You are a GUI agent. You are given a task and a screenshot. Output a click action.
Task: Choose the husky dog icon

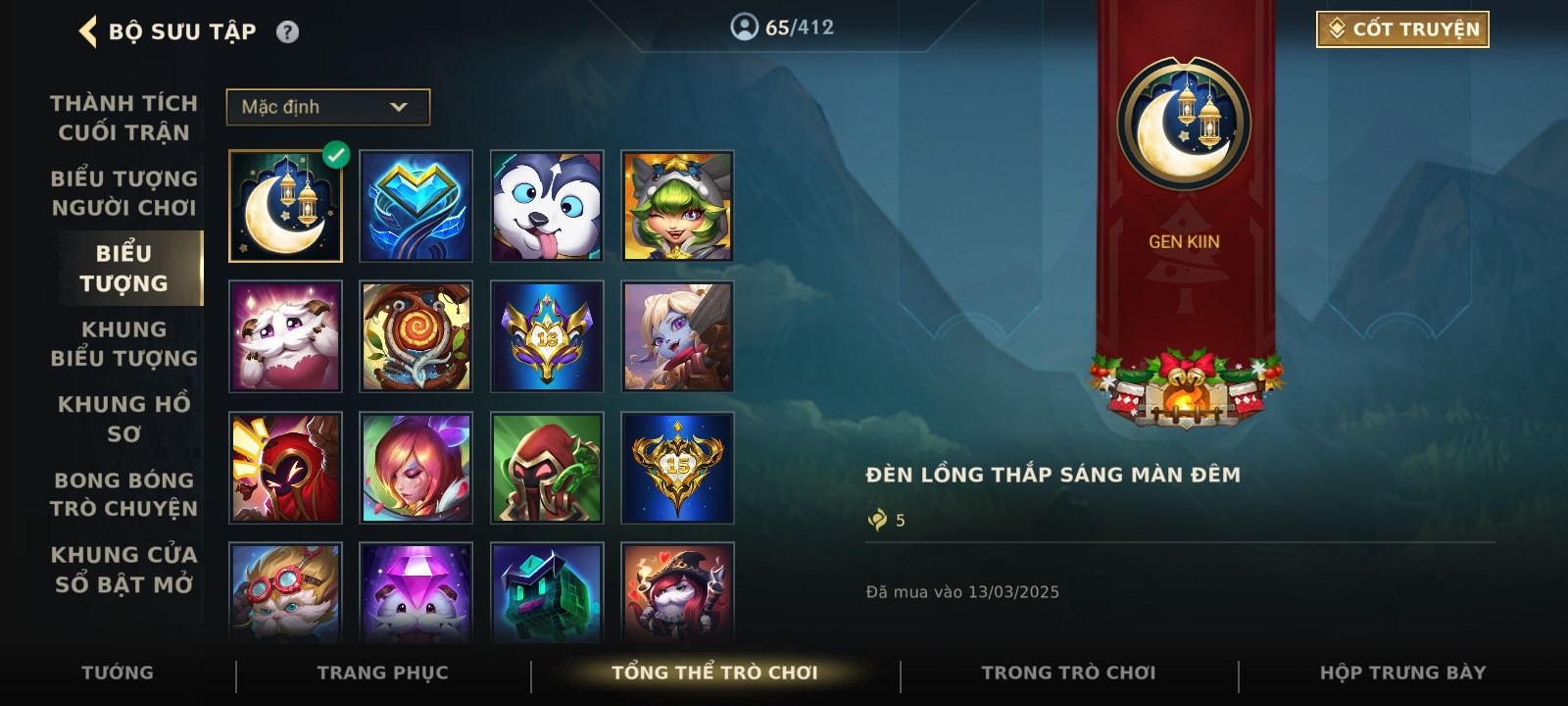point(547,207)
